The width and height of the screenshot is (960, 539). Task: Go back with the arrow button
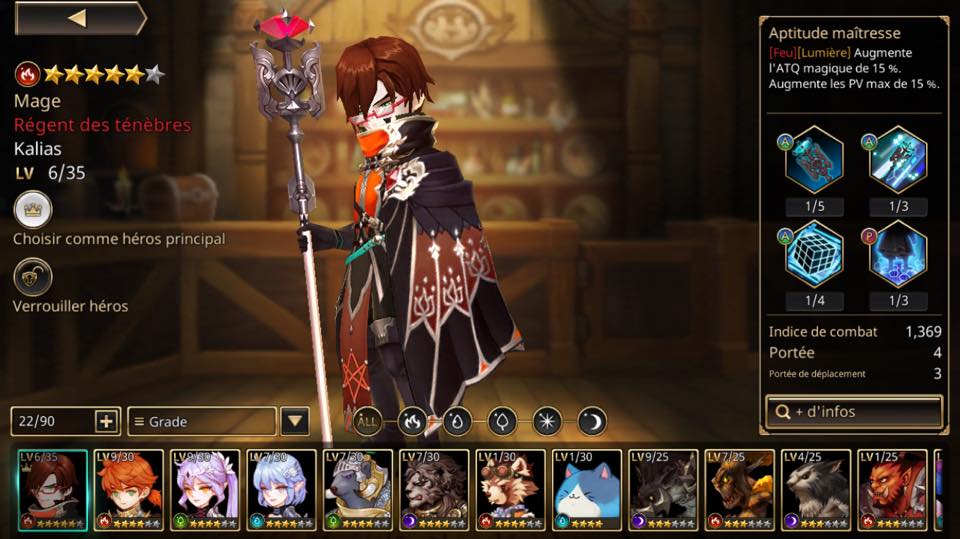pos(78,18)
